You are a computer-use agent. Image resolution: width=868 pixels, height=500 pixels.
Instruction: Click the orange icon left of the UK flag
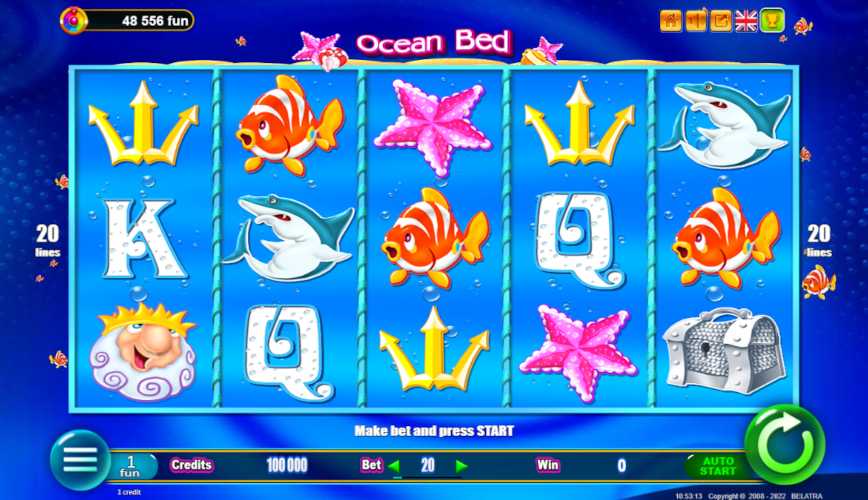721,21
